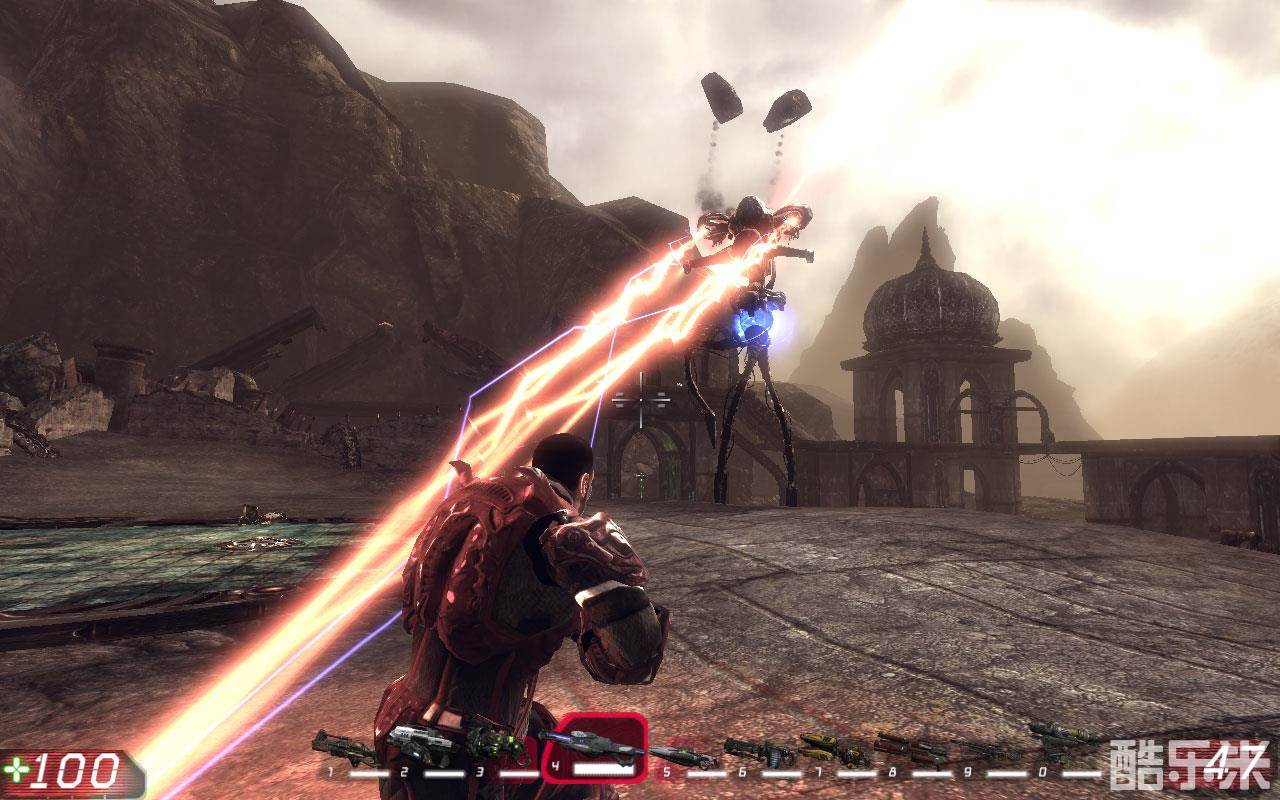The image size is (1280, 800).
Task: Choose the Rocket Launcher in slot 8
Action: click(911, 747)
